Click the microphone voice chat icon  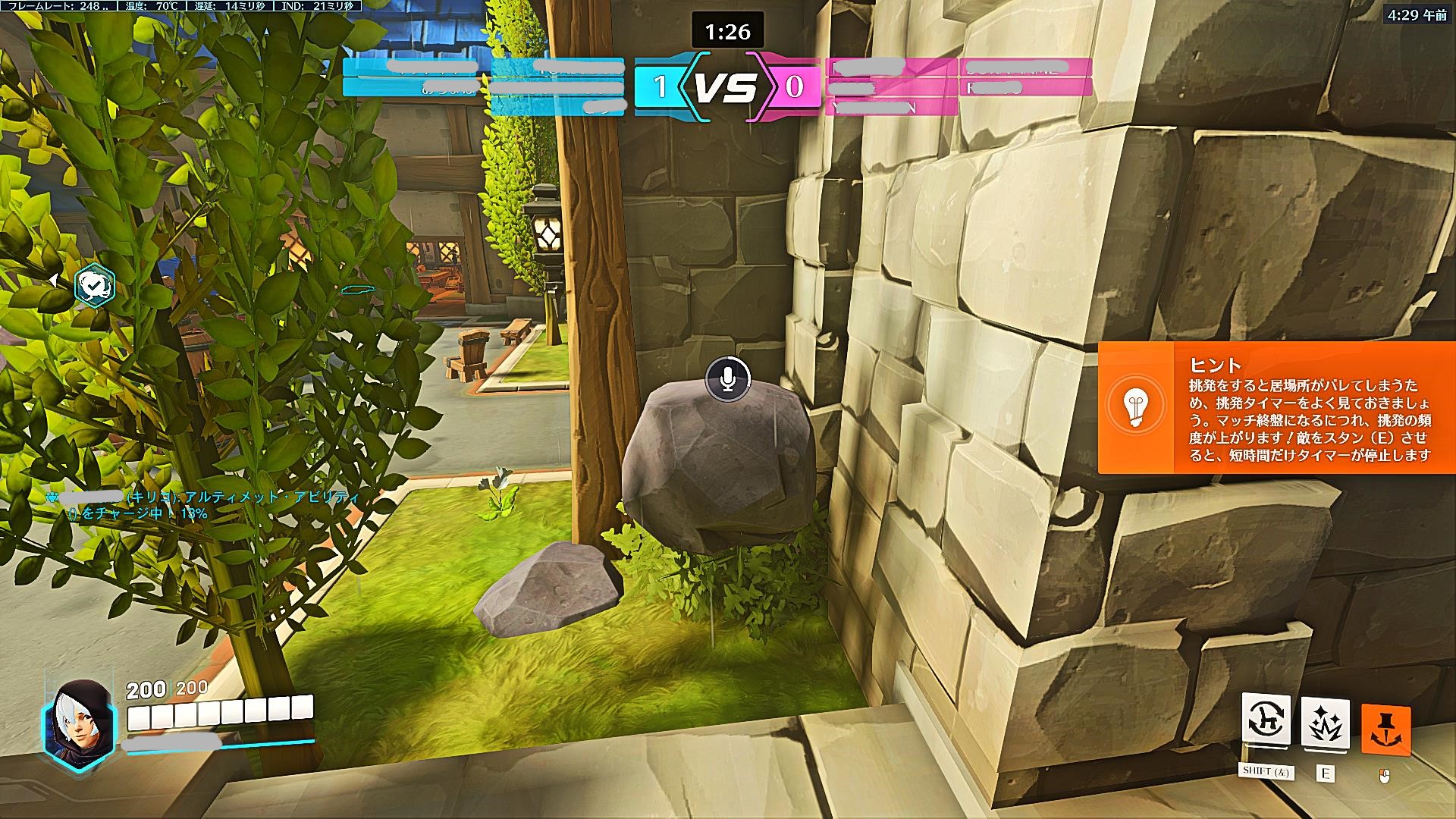tap(728, 378)
